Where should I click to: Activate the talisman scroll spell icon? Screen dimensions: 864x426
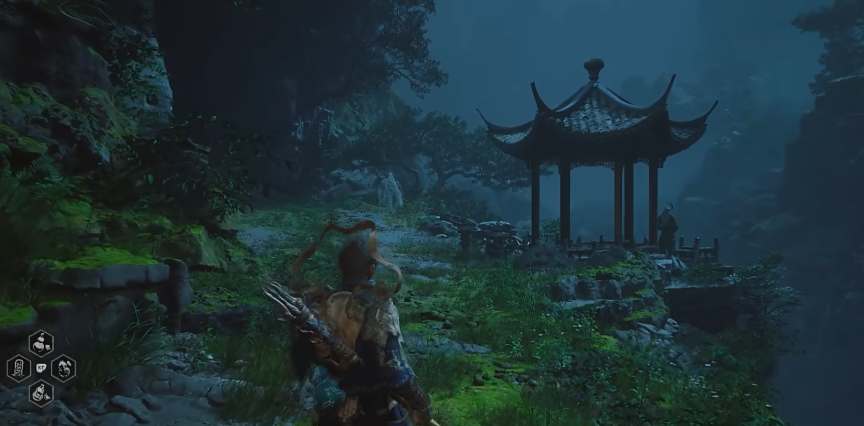(19, 368)
